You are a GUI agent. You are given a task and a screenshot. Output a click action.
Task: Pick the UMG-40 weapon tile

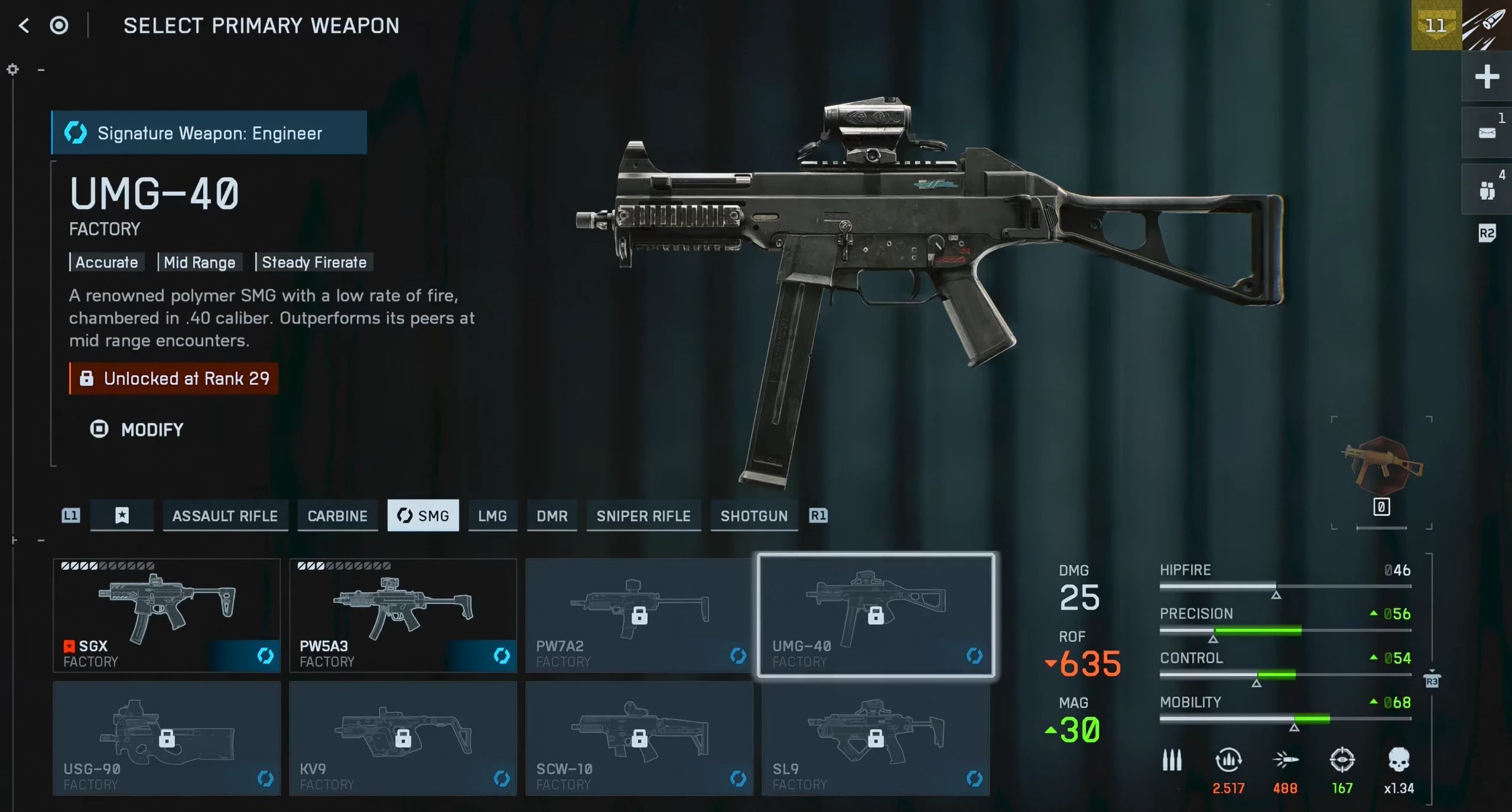click(x=876, y=615)
